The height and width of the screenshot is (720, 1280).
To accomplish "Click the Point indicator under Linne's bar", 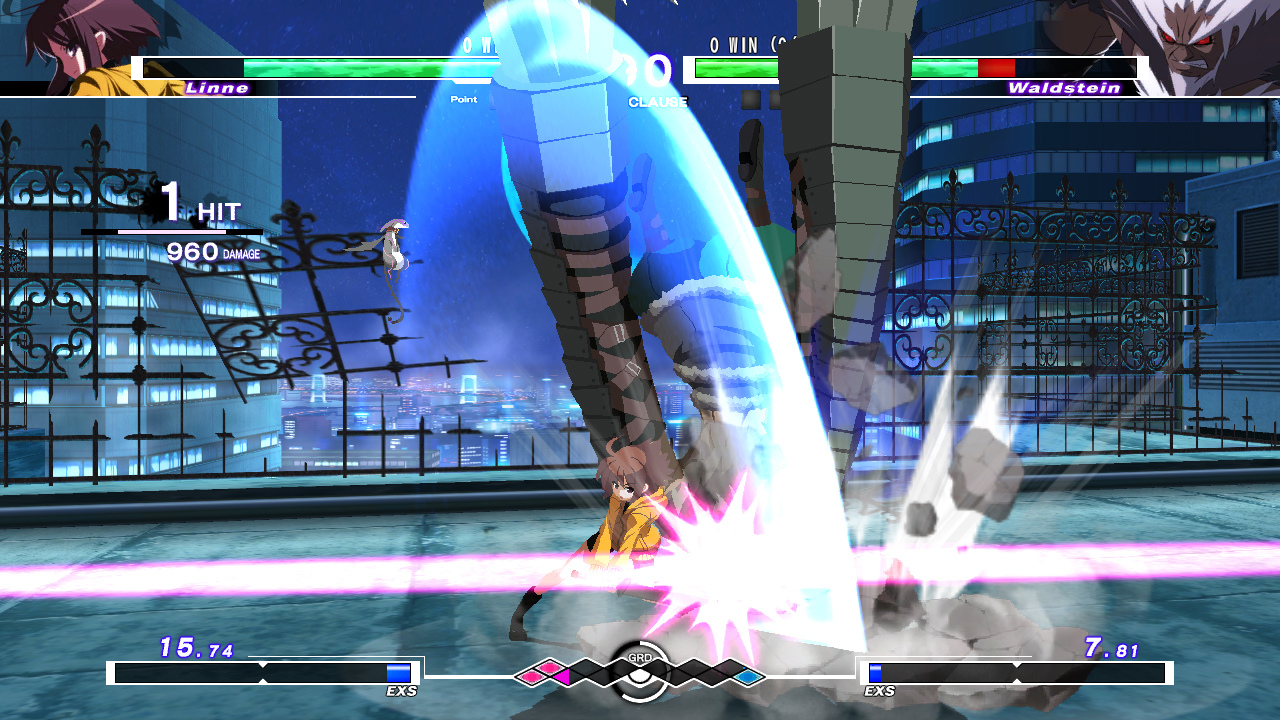I will pos(464,100).
